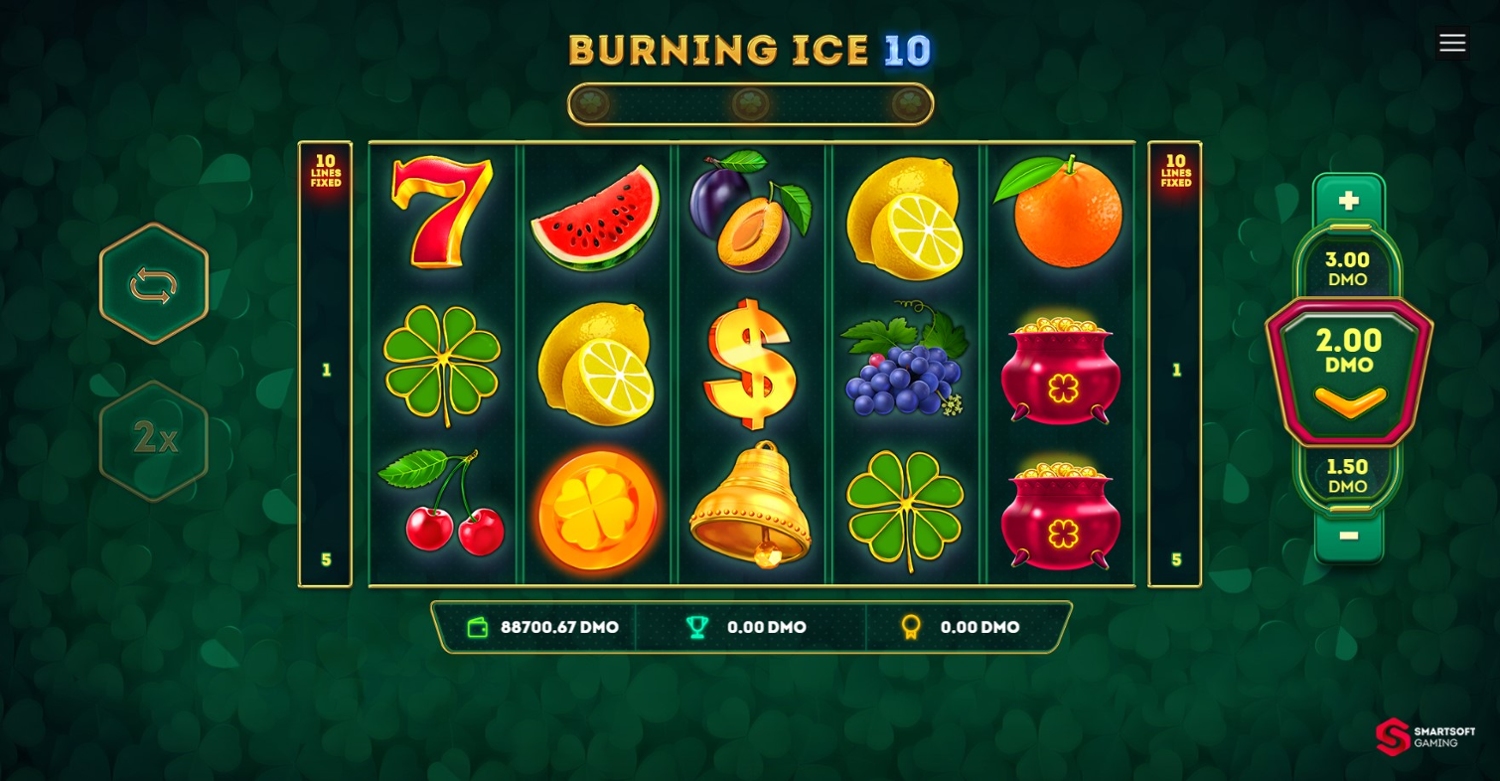Choose the 1.50 DMO bet option
Viewport: 1500px width, 781px height.
click(x=1347, y=476)
